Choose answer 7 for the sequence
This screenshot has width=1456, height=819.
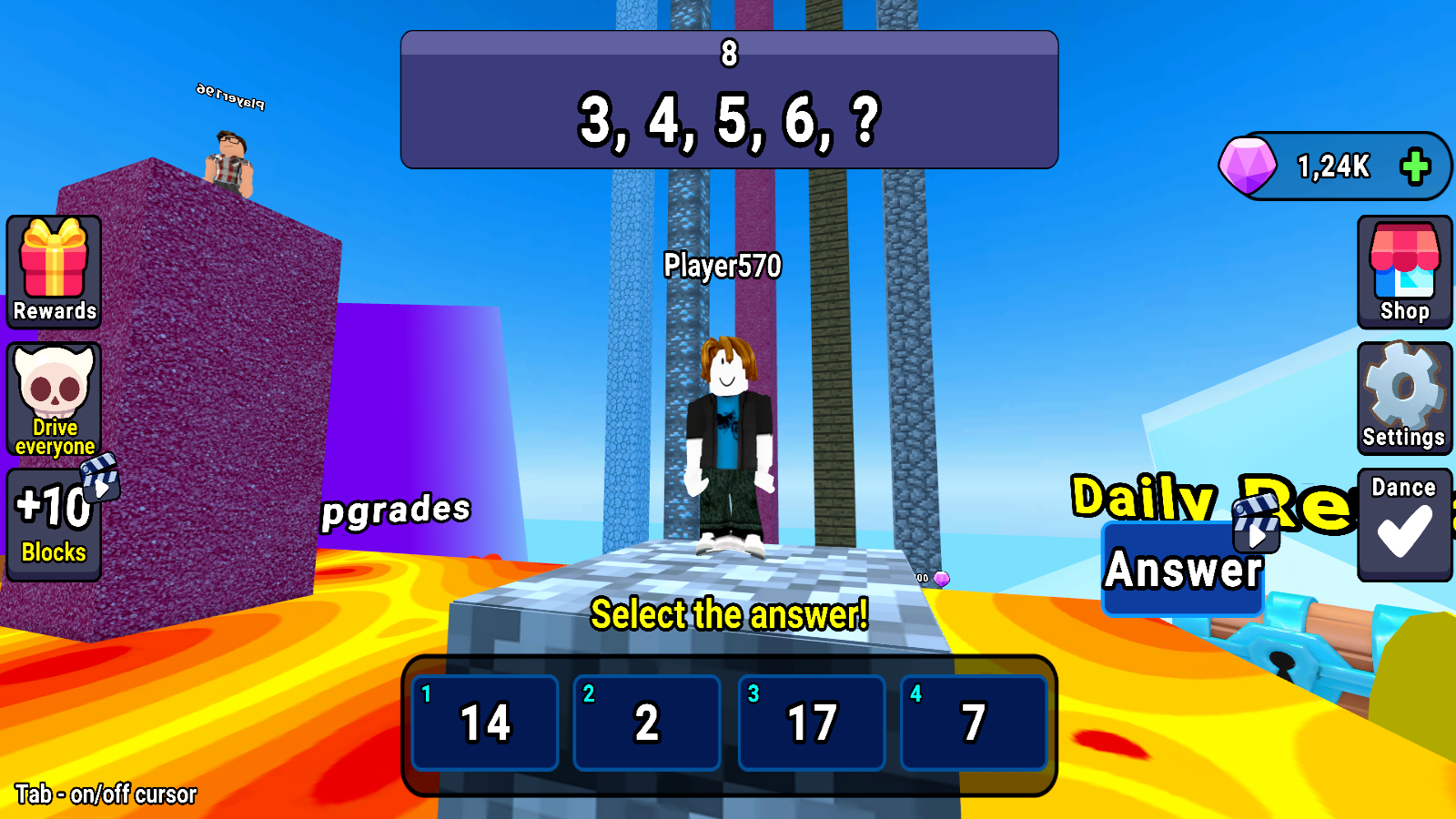[x=974, y=722]
